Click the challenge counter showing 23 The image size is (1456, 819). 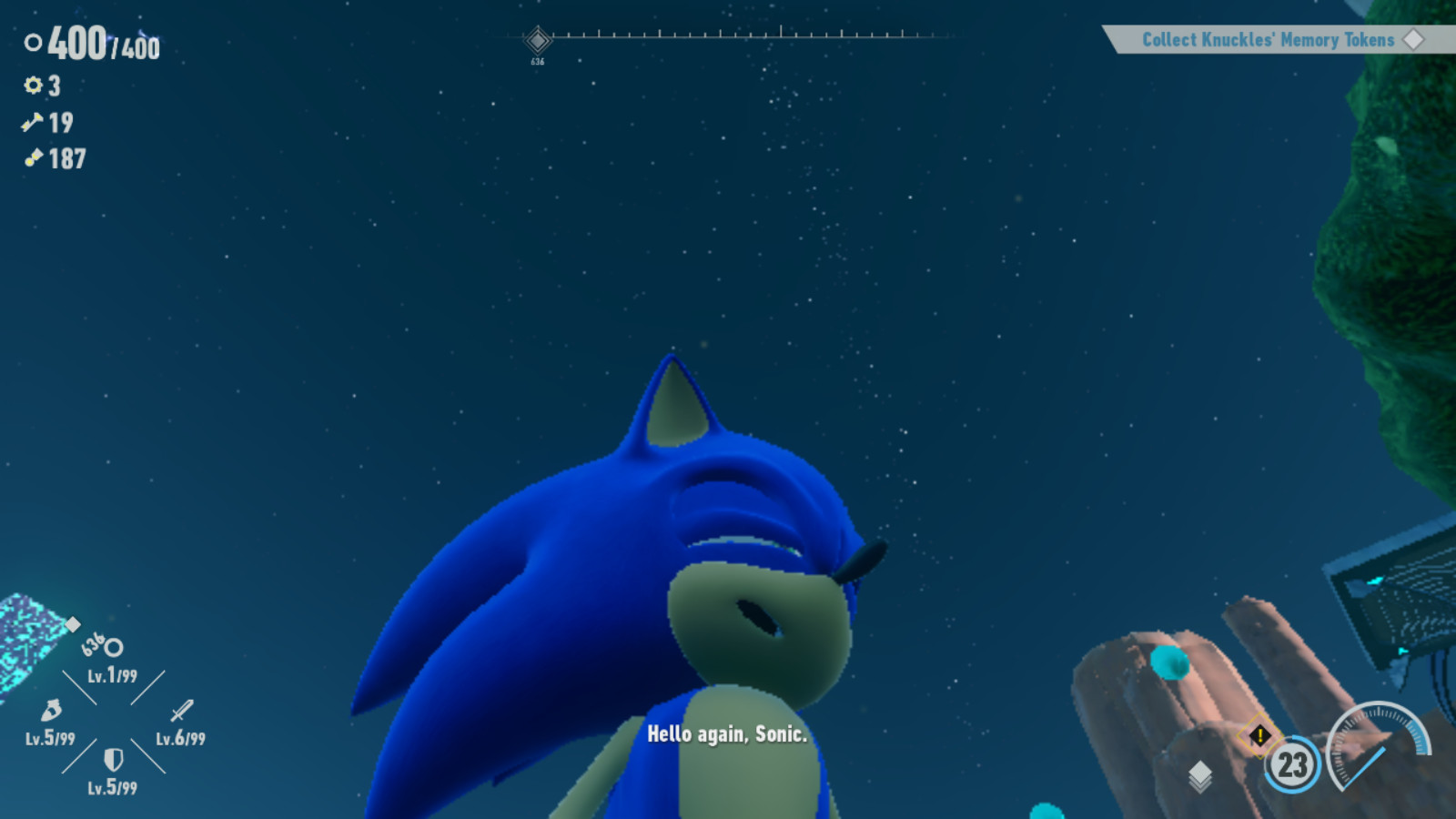(1292, 763)
